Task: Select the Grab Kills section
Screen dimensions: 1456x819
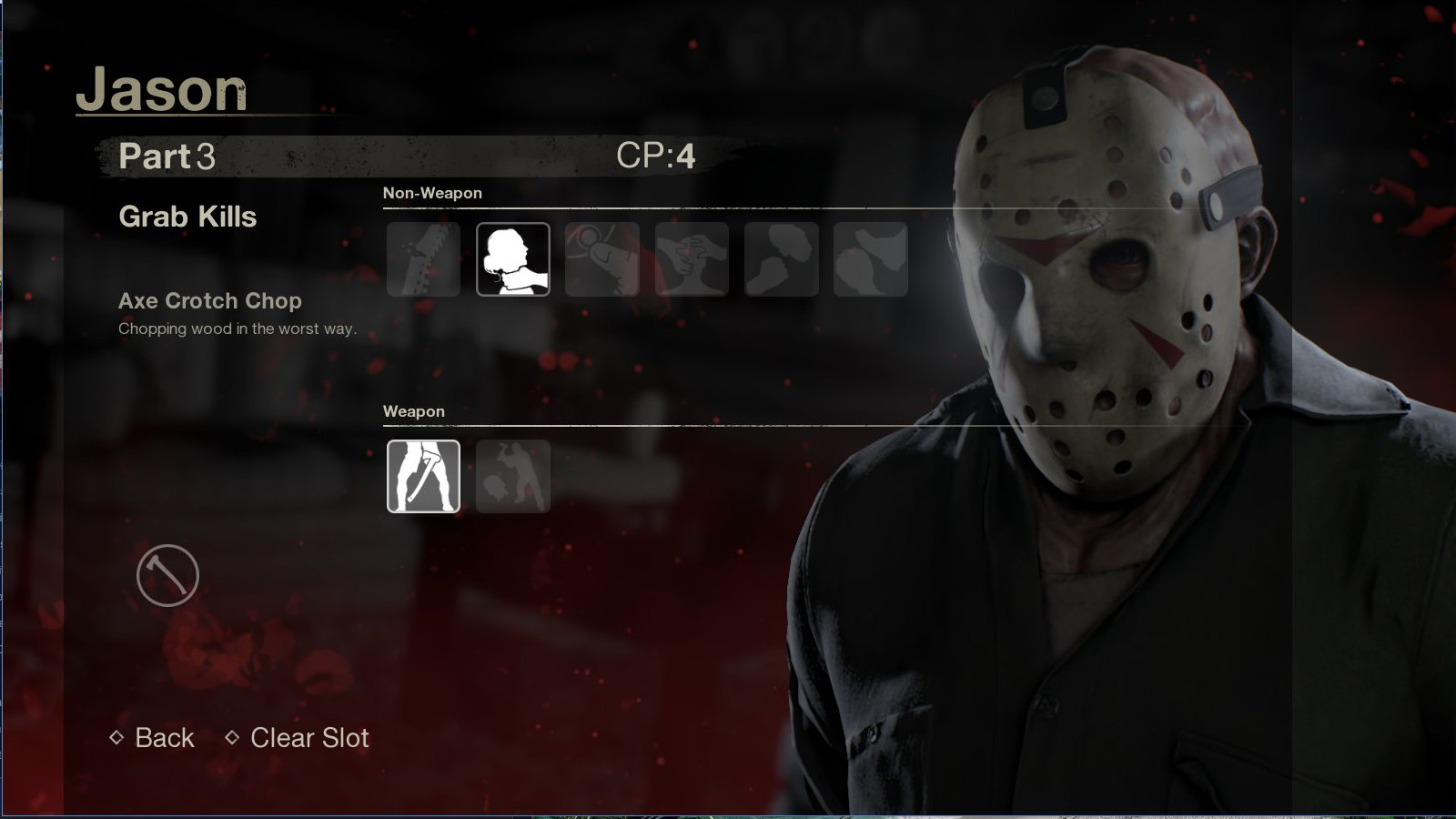Action: point(187,217)
